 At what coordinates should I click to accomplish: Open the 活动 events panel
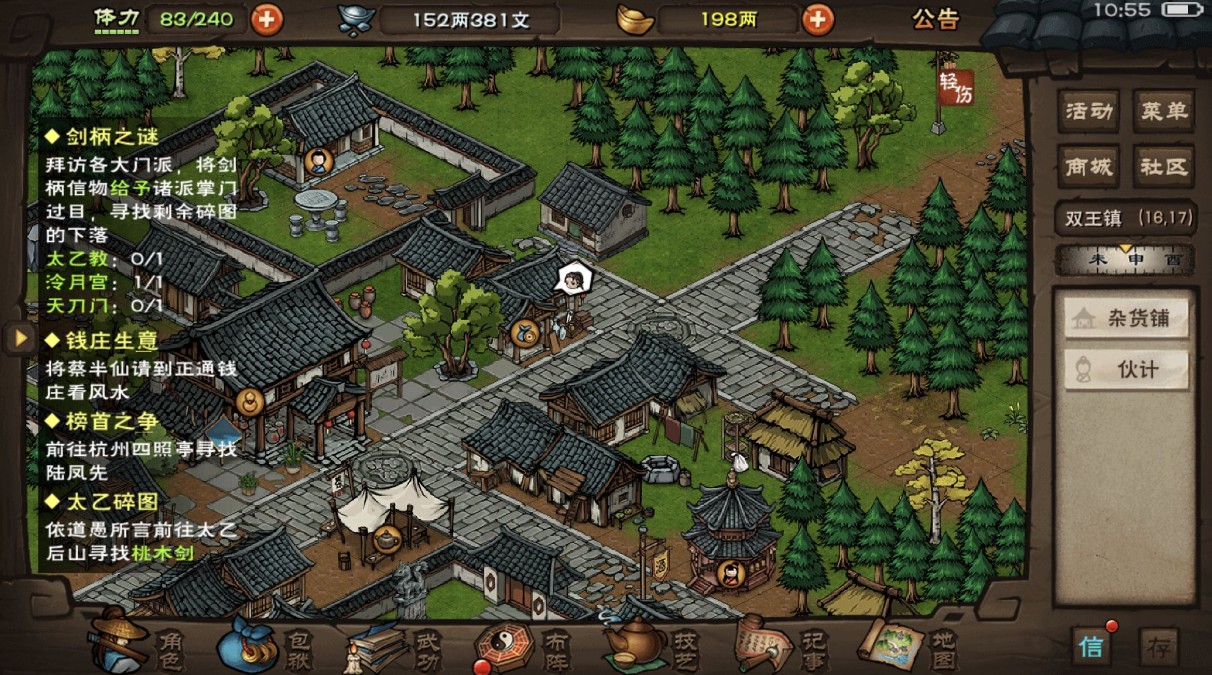coord(1089,112)
